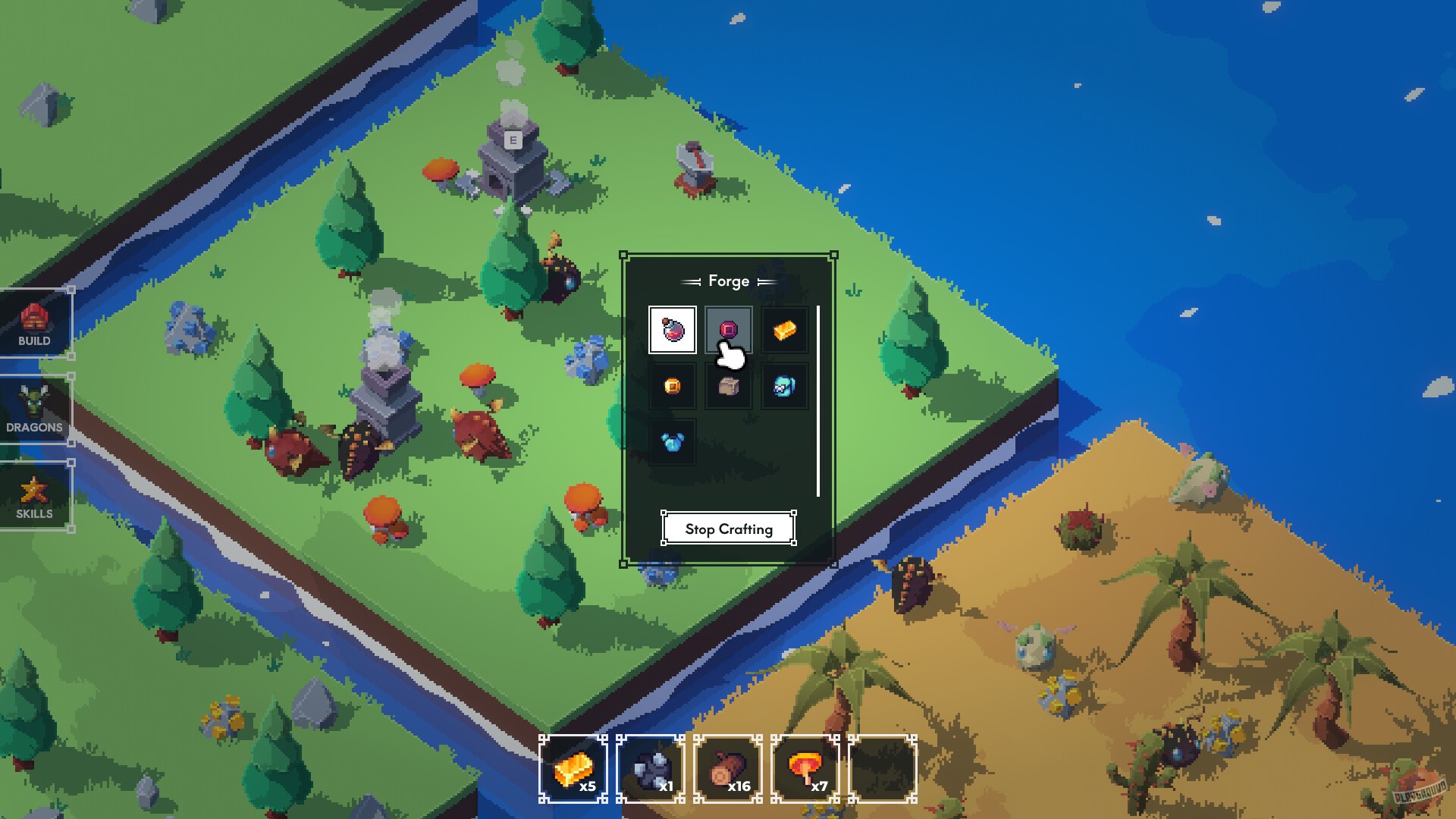The image size is (1456, 819).
Task: Select the gold ingot recipe
Action: pyautogui.click(x=783, y=329)
